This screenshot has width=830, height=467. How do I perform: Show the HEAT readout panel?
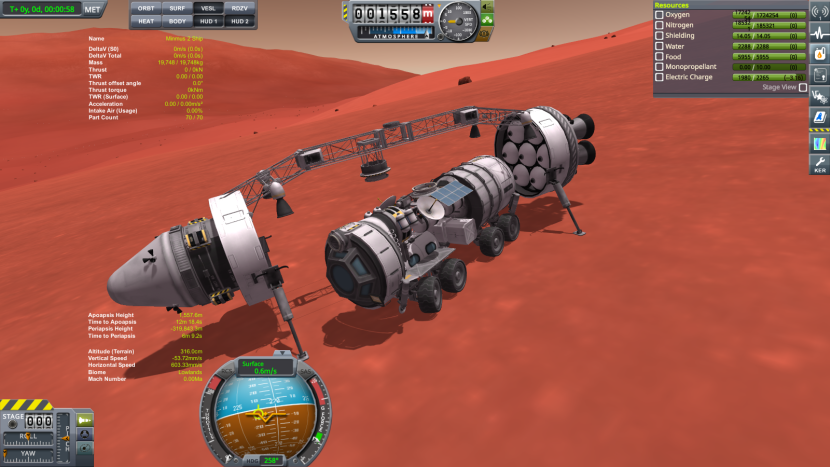pyautogui.click(x=146, y=20)
